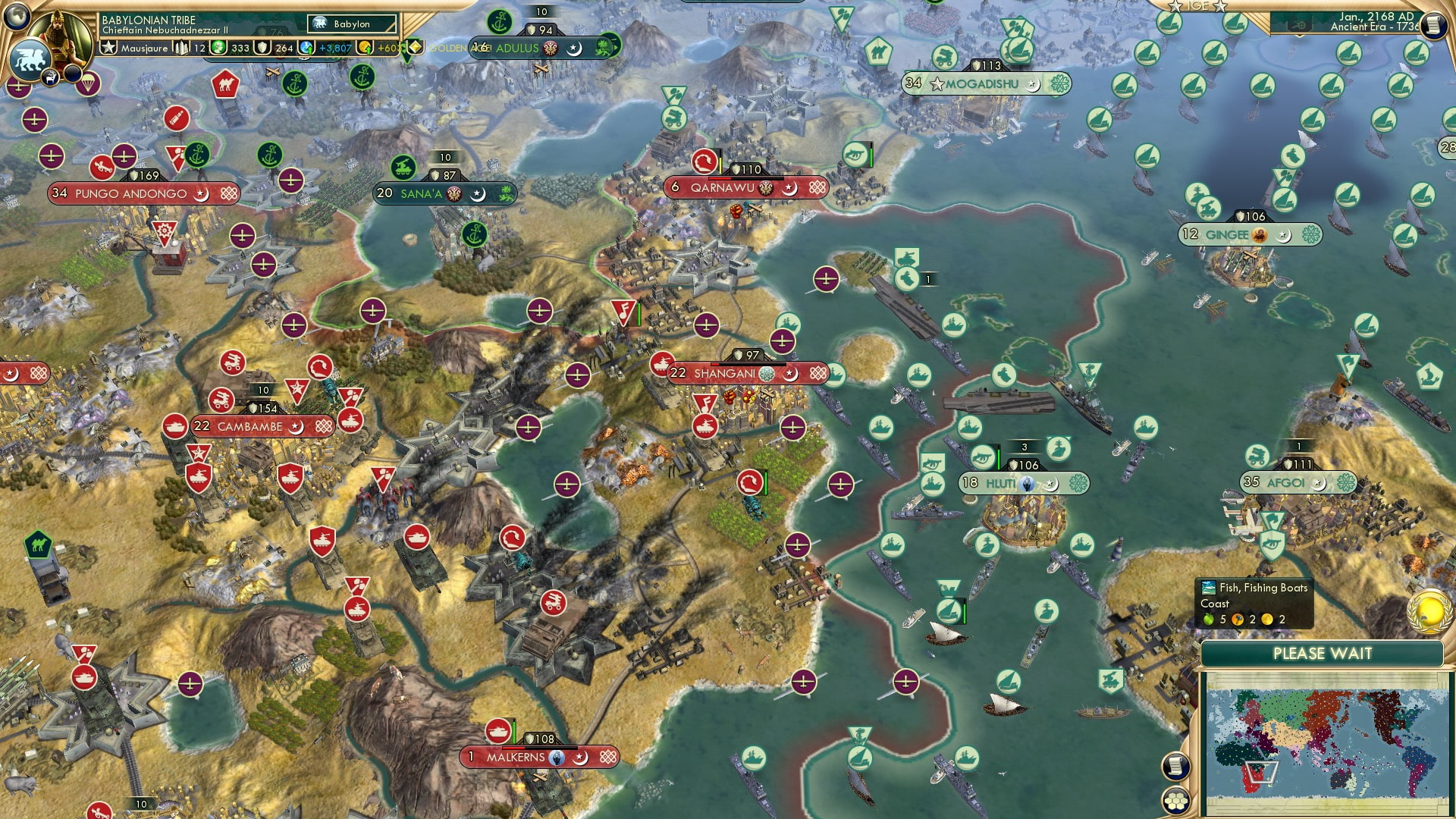Image resolution: width=1456 pixels, height=819 pixels.
Task: Open the IGE in-game editor
Action: click(1197, 6)
